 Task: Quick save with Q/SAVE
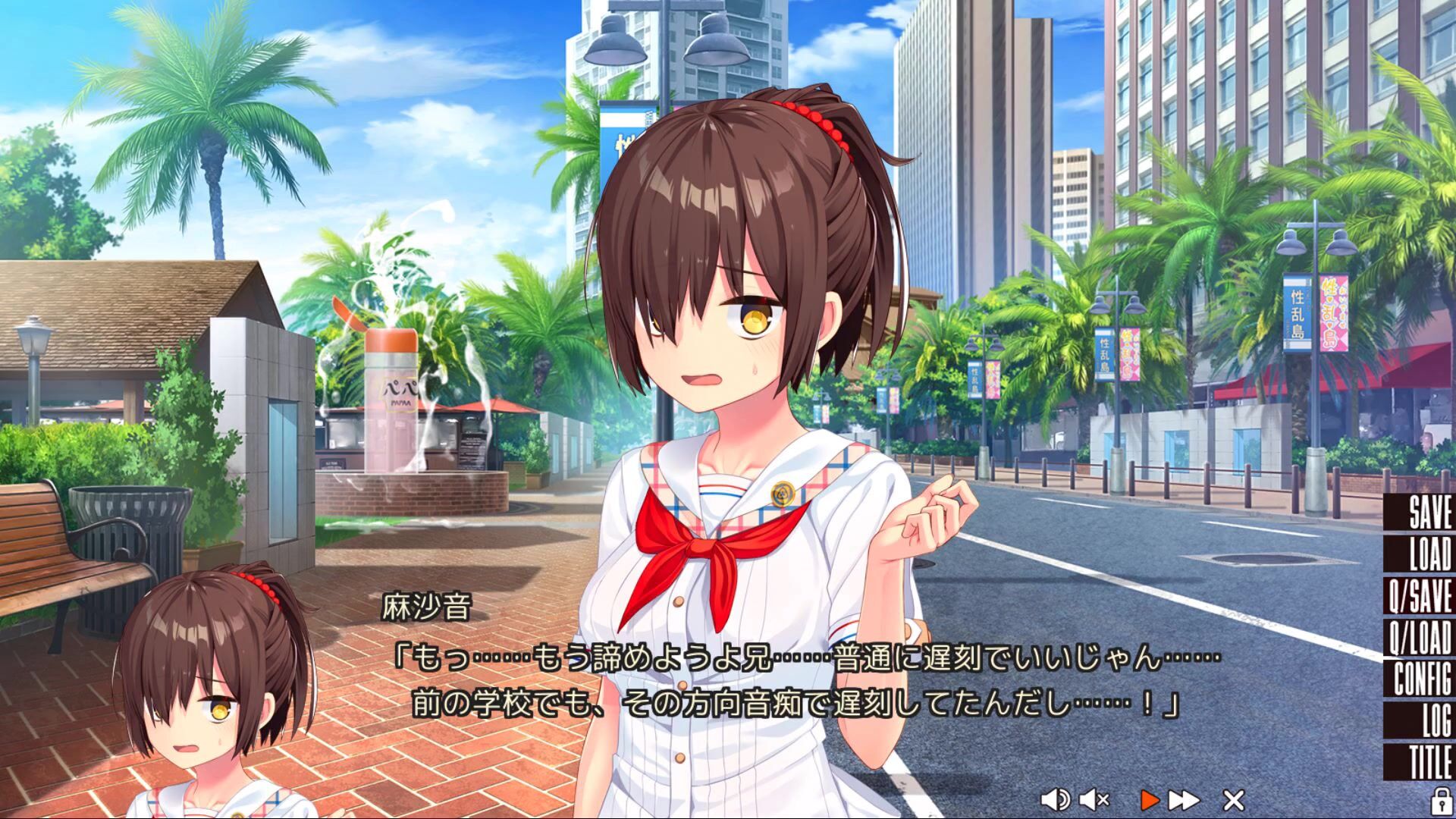1421,595
